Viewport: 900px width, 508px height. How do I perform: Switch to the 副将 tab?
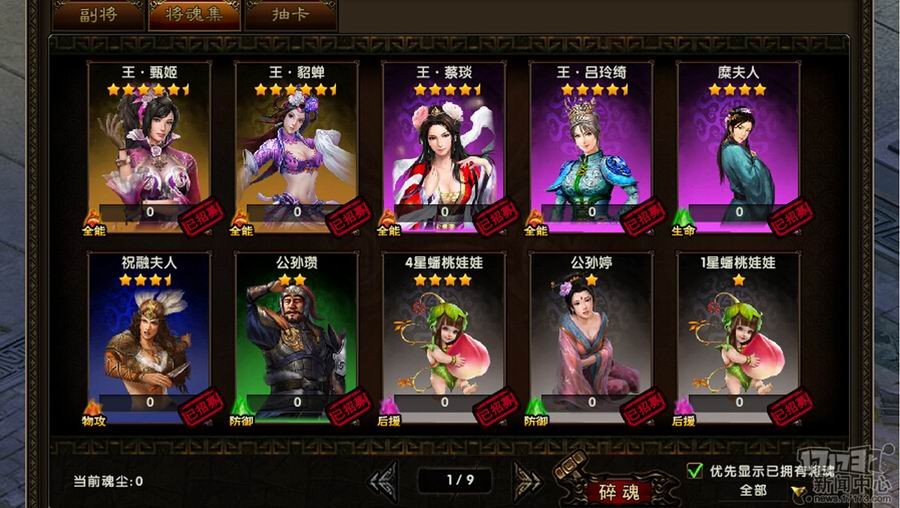coord(97,14)
